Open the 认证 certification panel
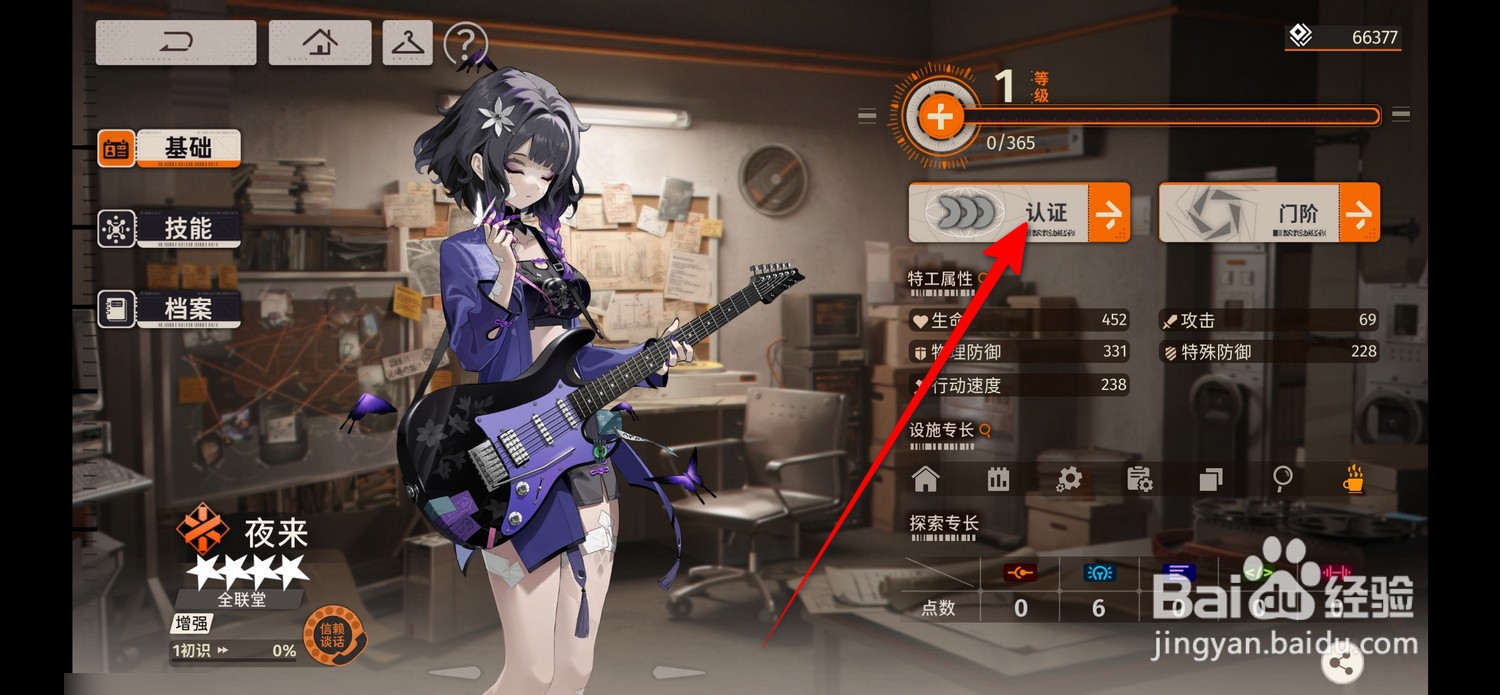The height and width of the screenshot is (695, 1500). [x=1018, y=212]
